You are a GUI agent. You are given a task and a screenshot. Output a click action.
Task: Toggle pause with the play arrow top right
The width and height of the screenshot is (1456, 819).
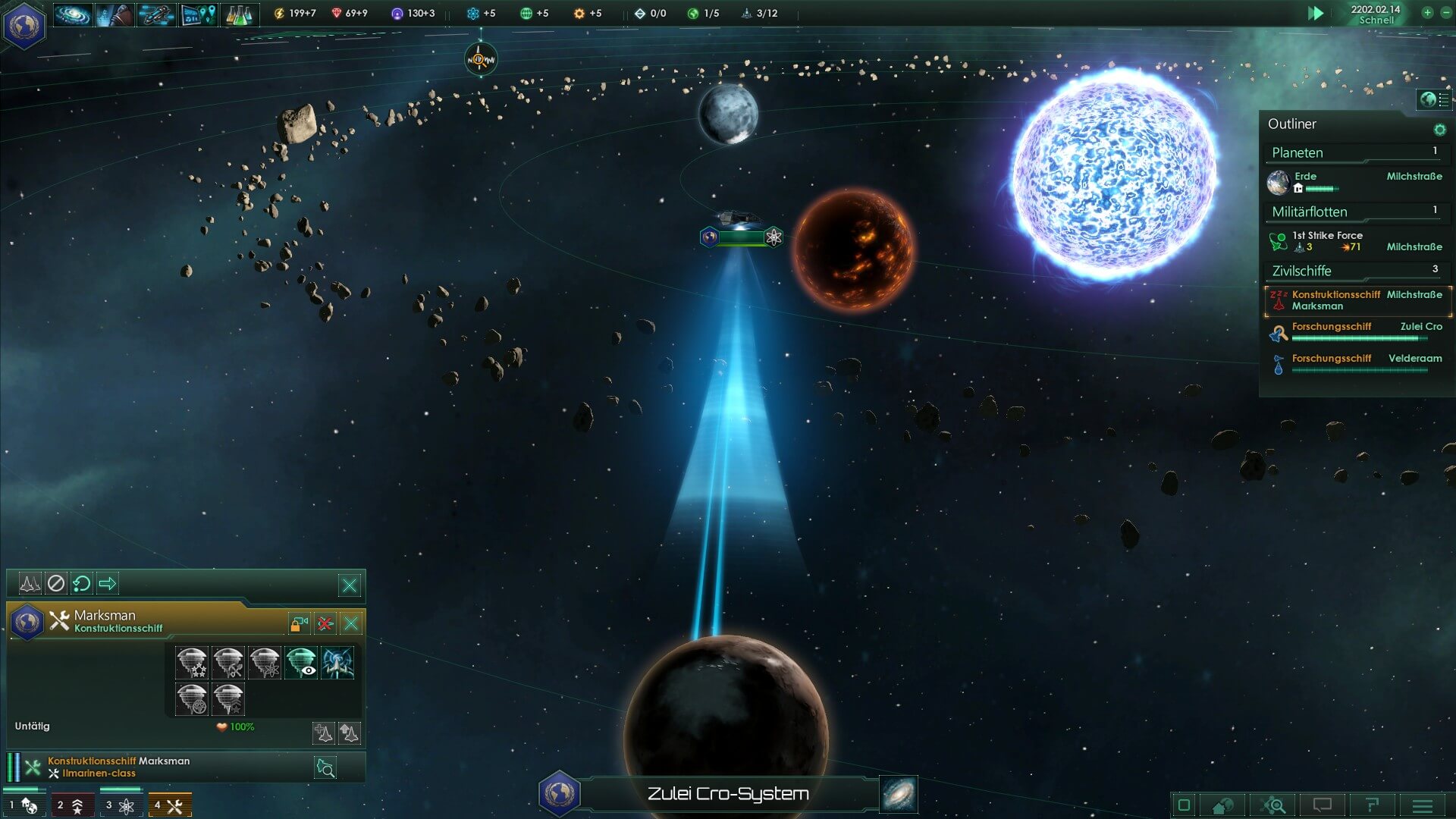pyautogui.click(x=1317, y=13)
